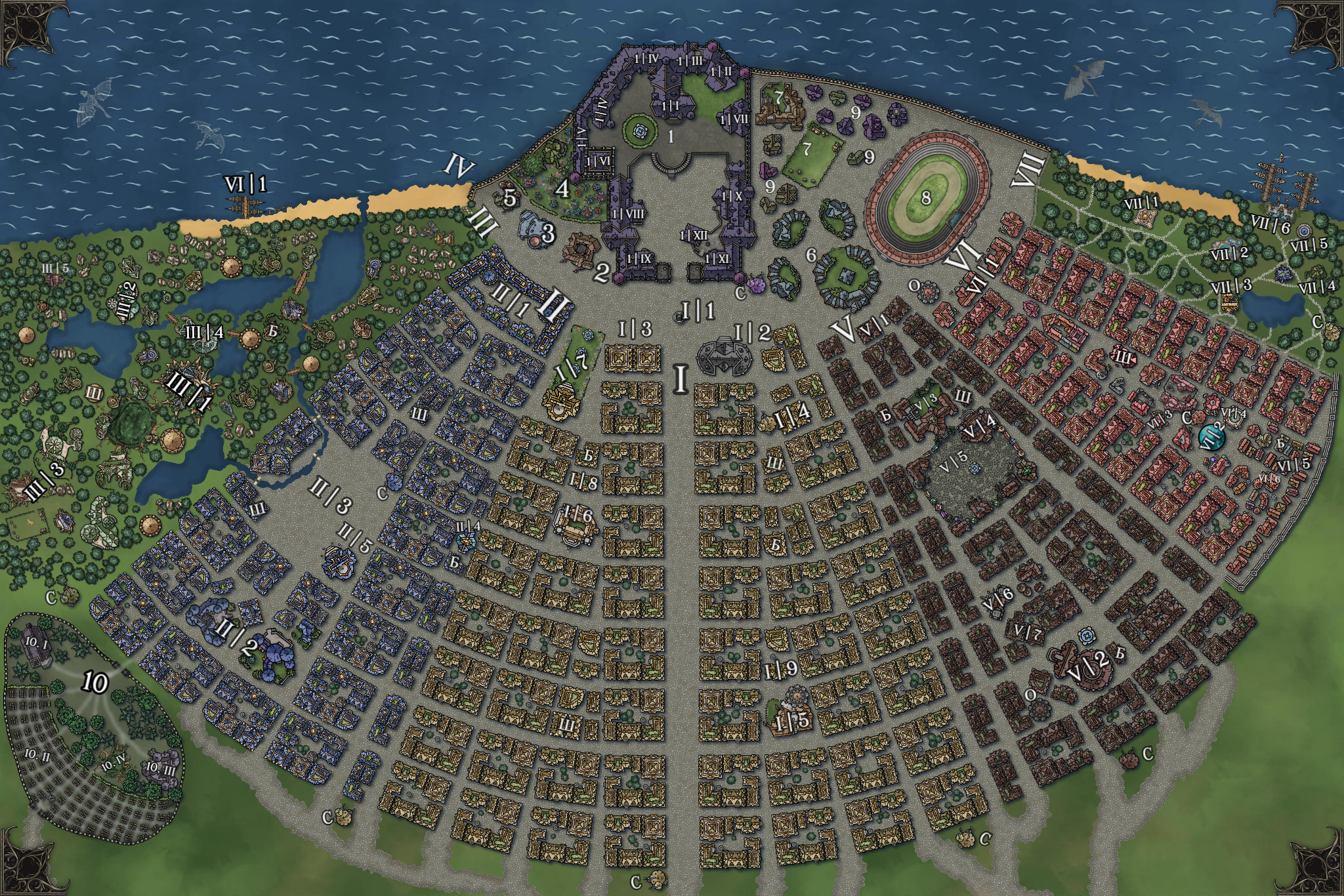
Task: Select the III | 1 map marker
Action: (x=189, y=390)
